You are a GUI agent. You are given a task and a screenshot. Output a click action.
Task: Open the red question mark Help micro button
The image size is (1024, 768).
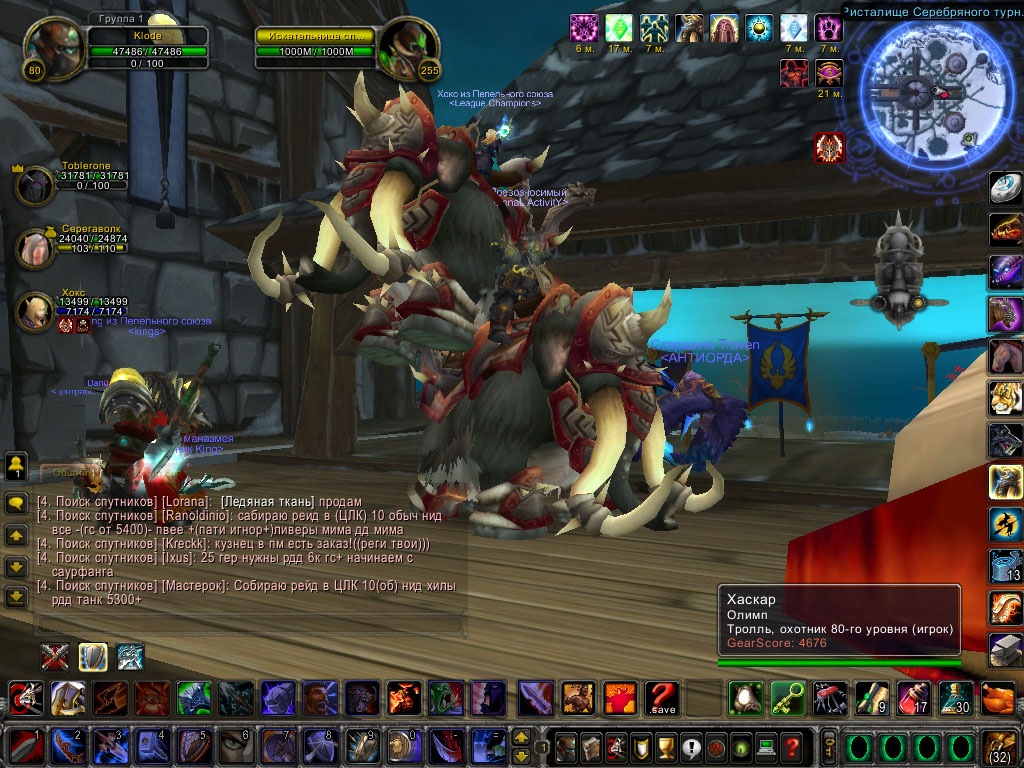coord(791,746)
